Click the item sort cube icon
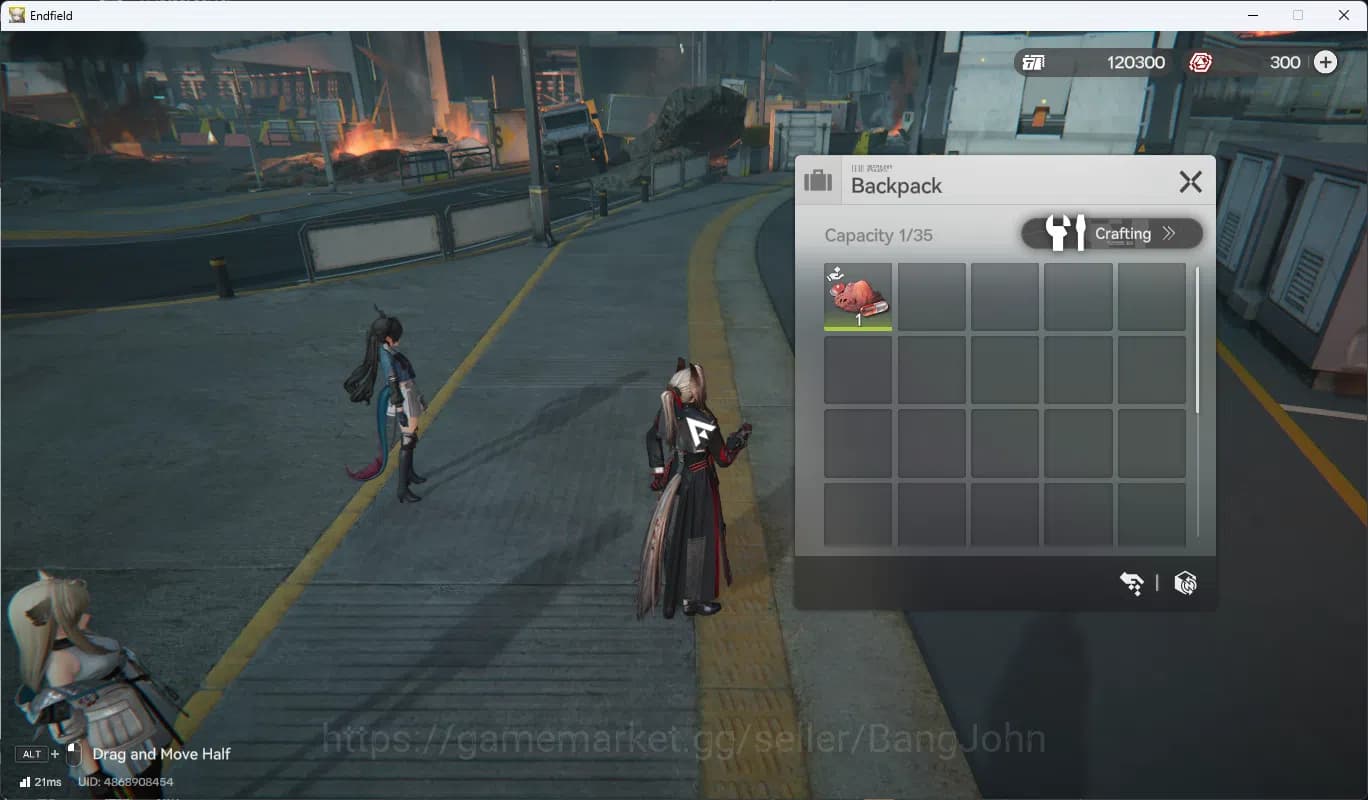1368x800 pixels. tap(1185, 583)
